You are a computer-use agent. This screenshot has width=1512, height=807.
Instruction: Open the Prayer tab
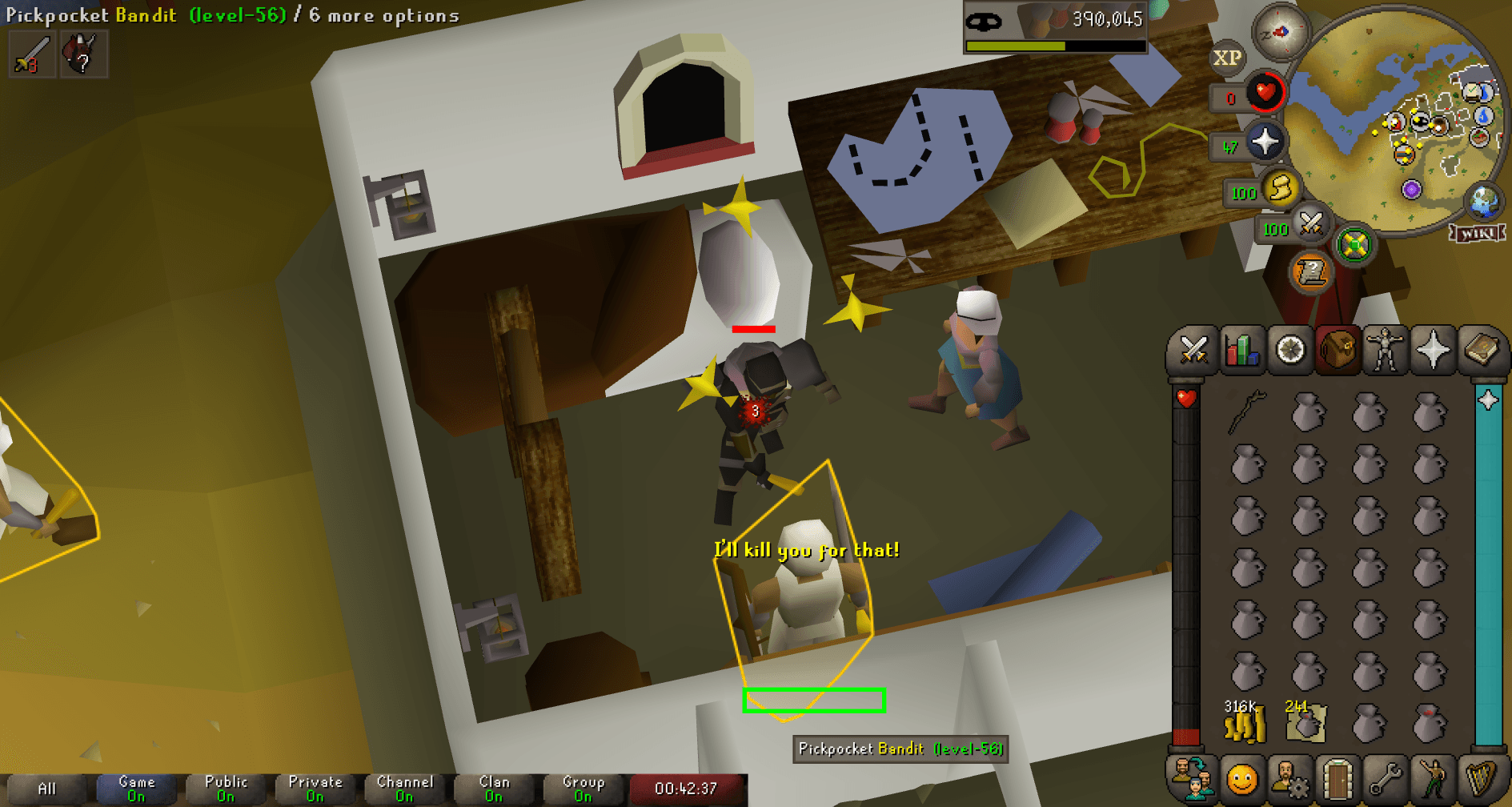point(1432,350)
